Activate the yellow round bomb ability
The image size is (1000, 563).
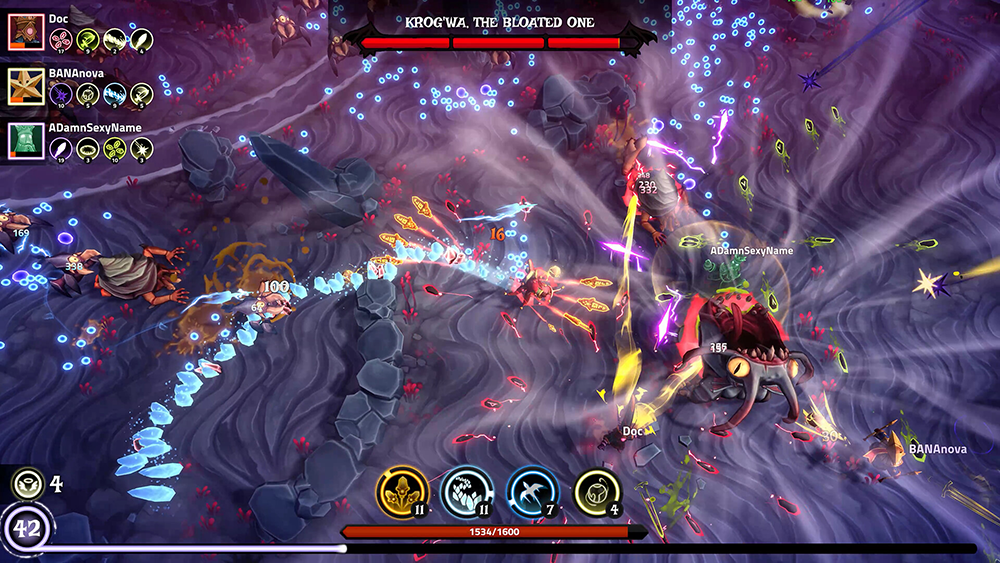[x=597, y=492]
